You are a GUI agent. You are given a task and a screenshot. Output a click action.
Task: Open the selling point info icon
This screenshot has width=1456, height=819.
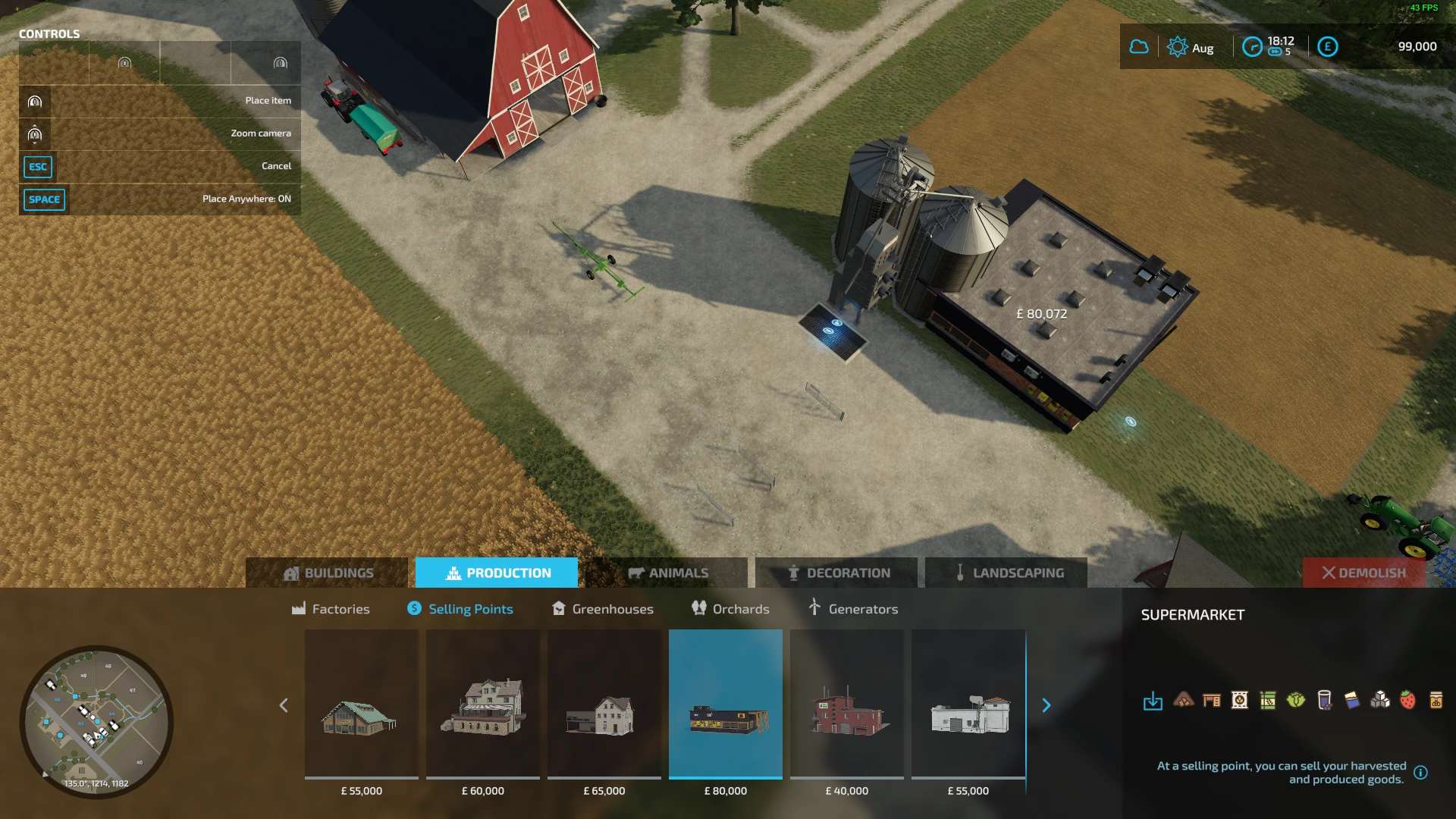(x=1421, y=773)
